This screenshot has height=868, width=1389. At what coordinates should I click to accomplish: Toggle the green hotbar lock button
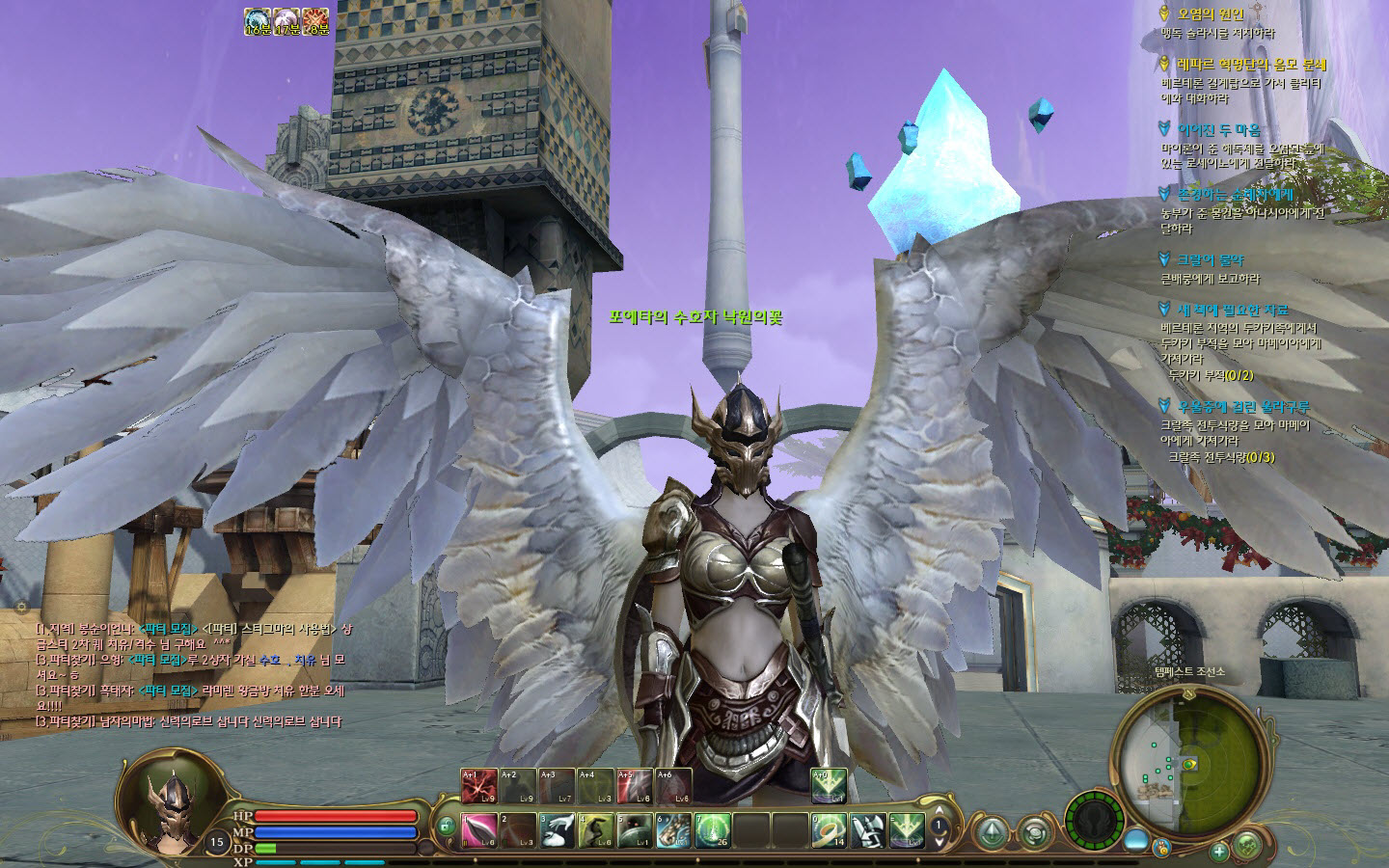pos(446,827)
